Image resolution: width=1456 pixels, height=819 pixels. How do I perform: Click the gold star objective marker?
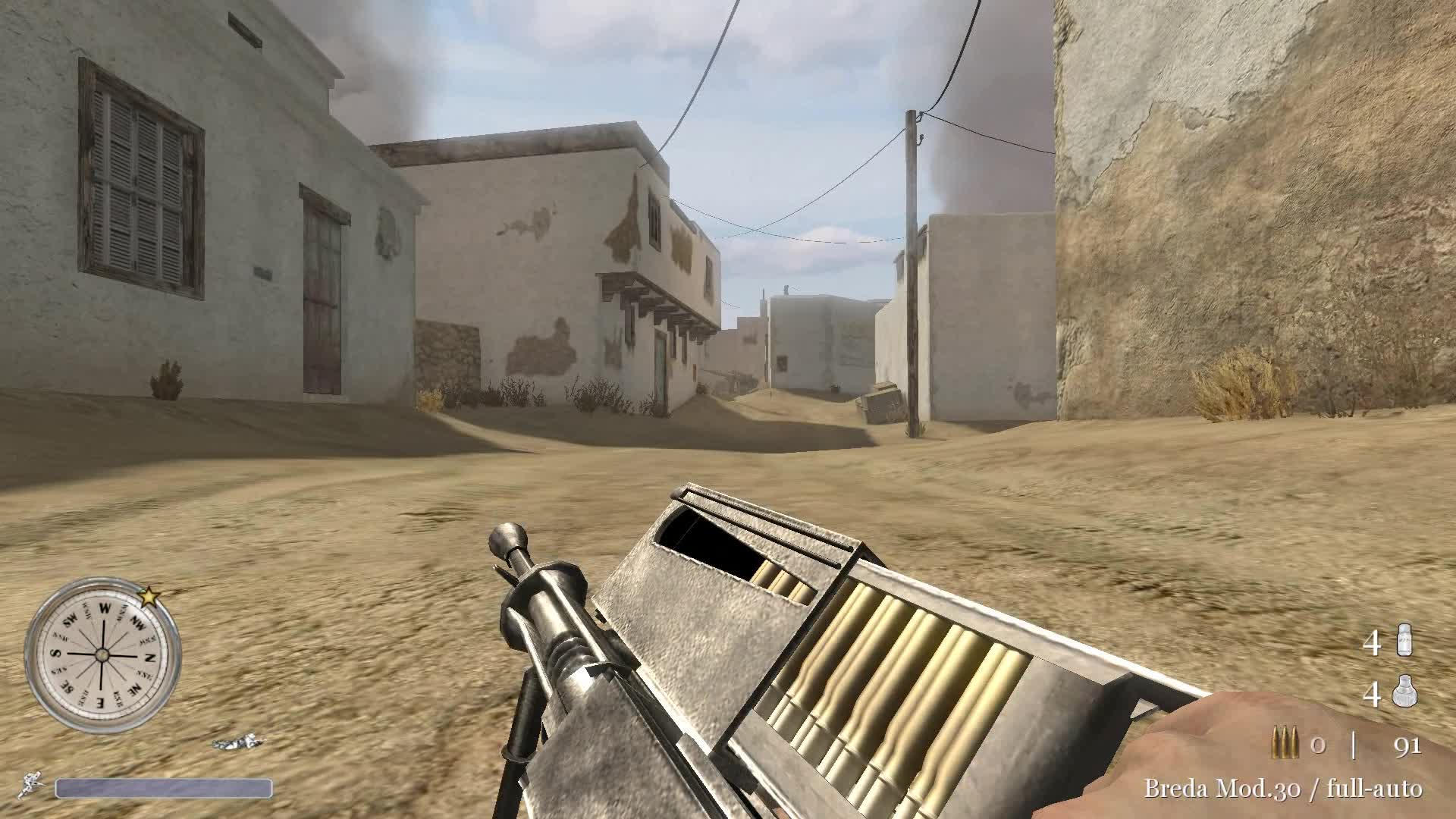149,597
